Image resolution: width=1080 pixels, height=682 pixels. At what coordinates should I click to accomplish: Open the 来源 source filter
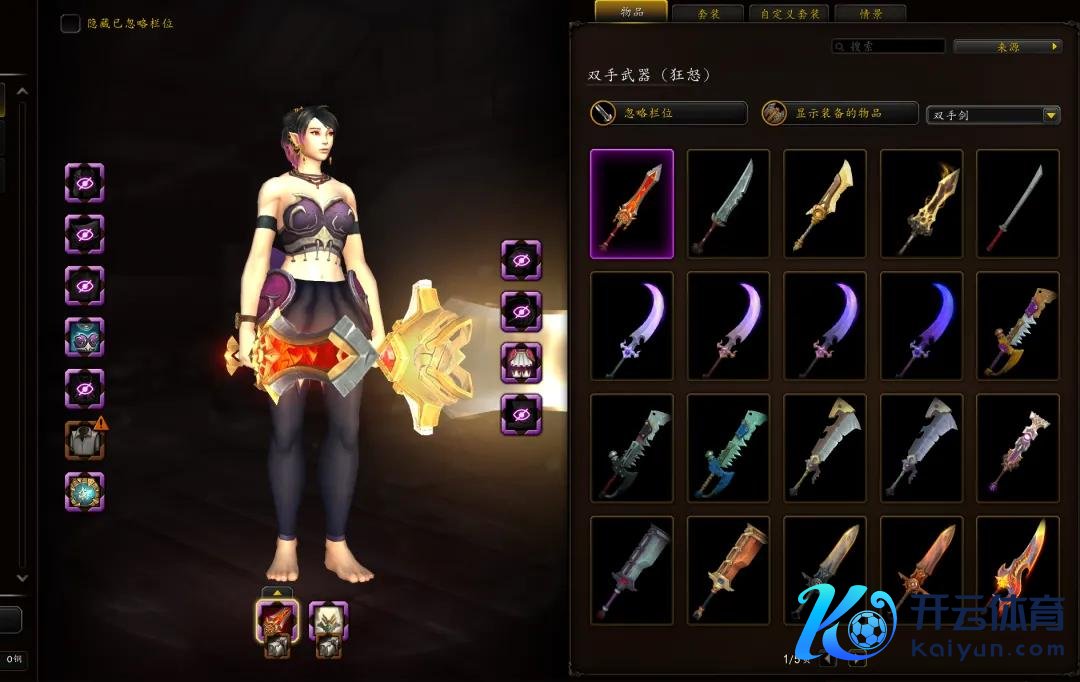pyautogui.click(x=1007, y=46)
